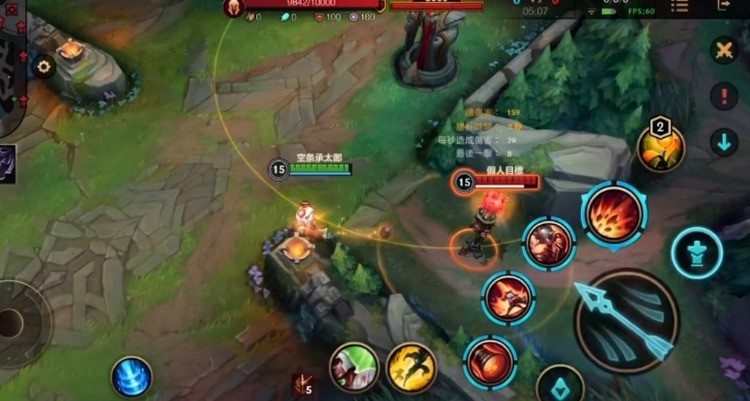Use the item slot showing charge 2
The height and width of the screenshot is (401, 750).
click(661, 148)
